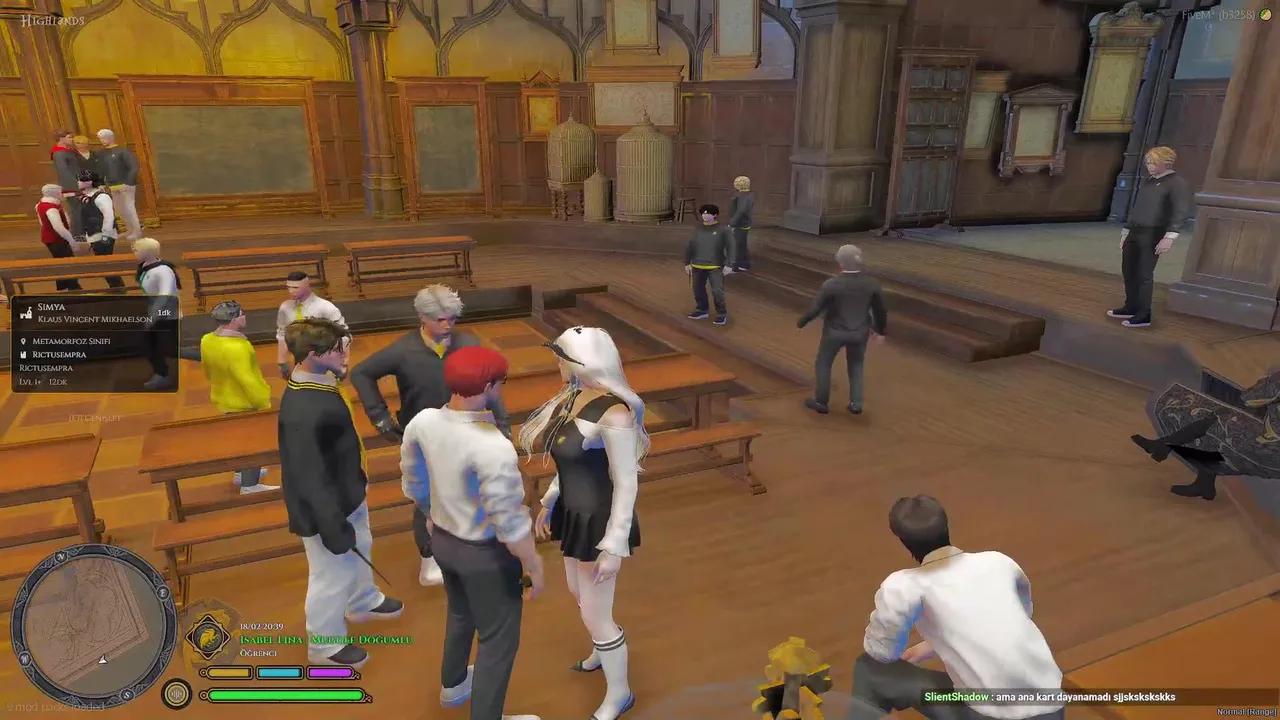
Task: Click the wand icon next to Rictusempra
Action: pyautogui.click(x=24, y=353)
